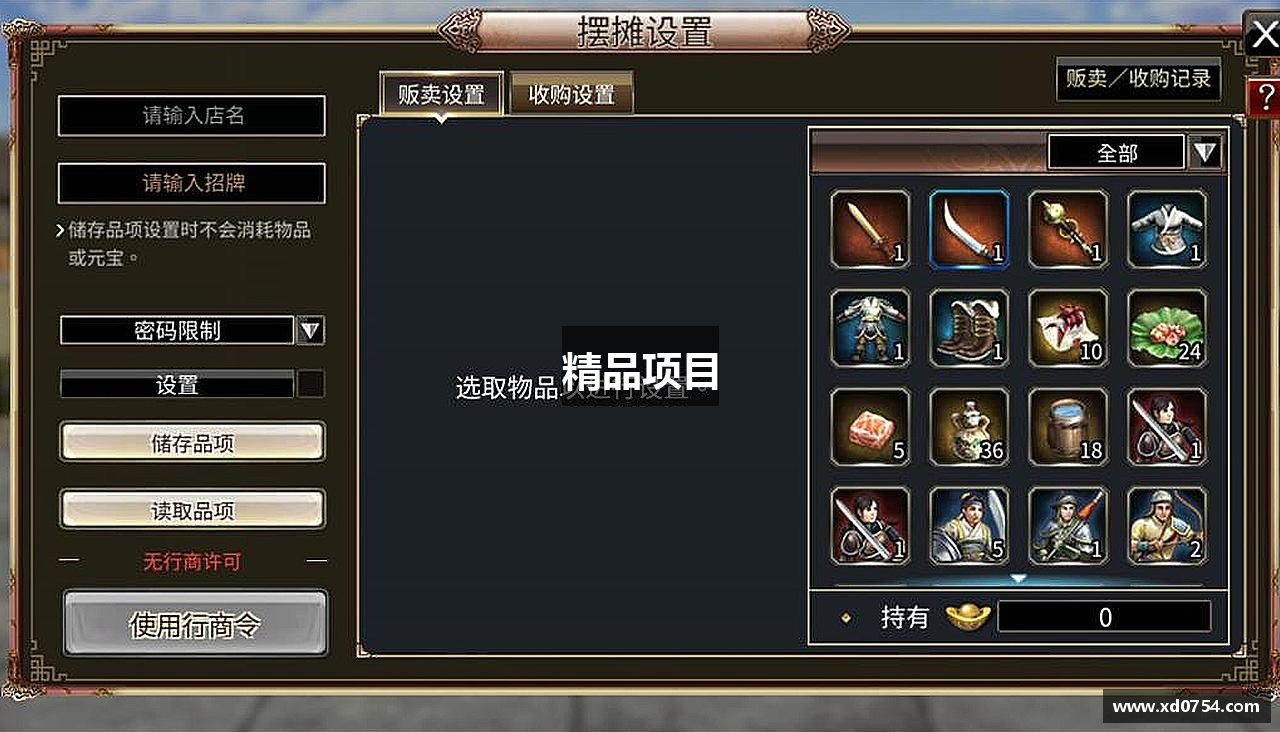Image resolution: width=1280 pixels, height=732 pixels.
Task: Switch to the 贩卖设置 tab
Action: pos(440,92)
